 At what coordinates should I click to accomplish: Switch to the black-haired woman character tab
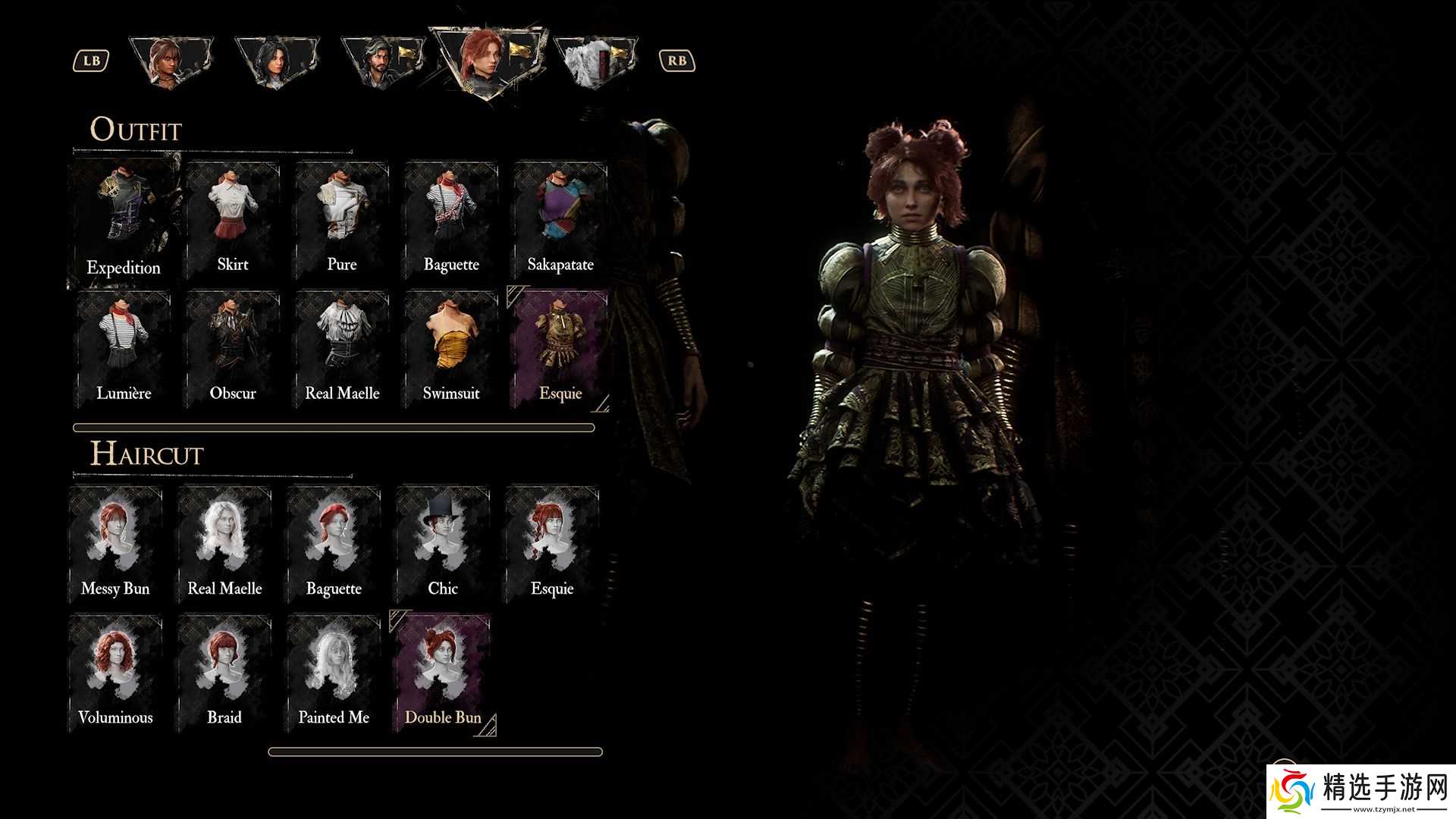(x=276, y=62)
